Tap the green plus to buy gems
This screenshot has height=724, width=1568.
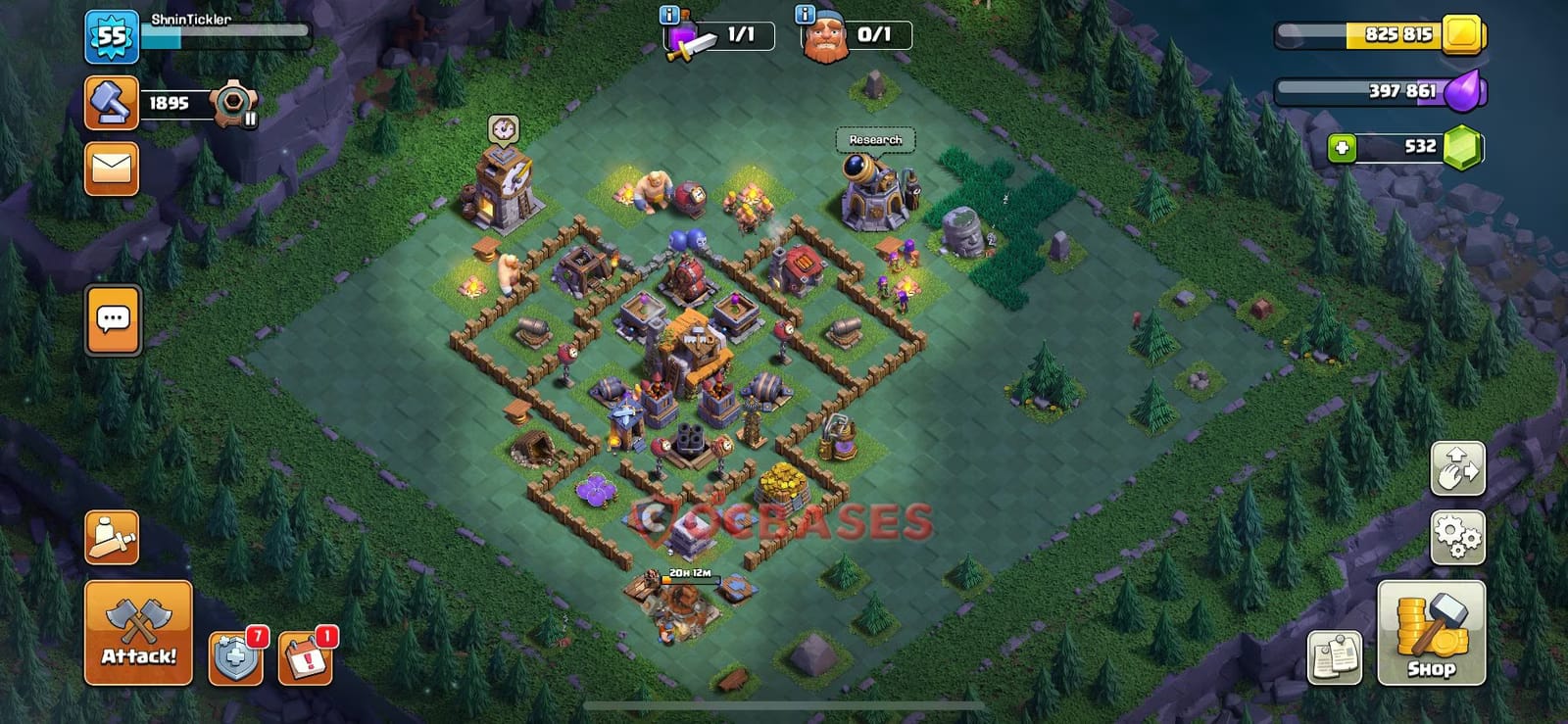[x=1342, y=150]
